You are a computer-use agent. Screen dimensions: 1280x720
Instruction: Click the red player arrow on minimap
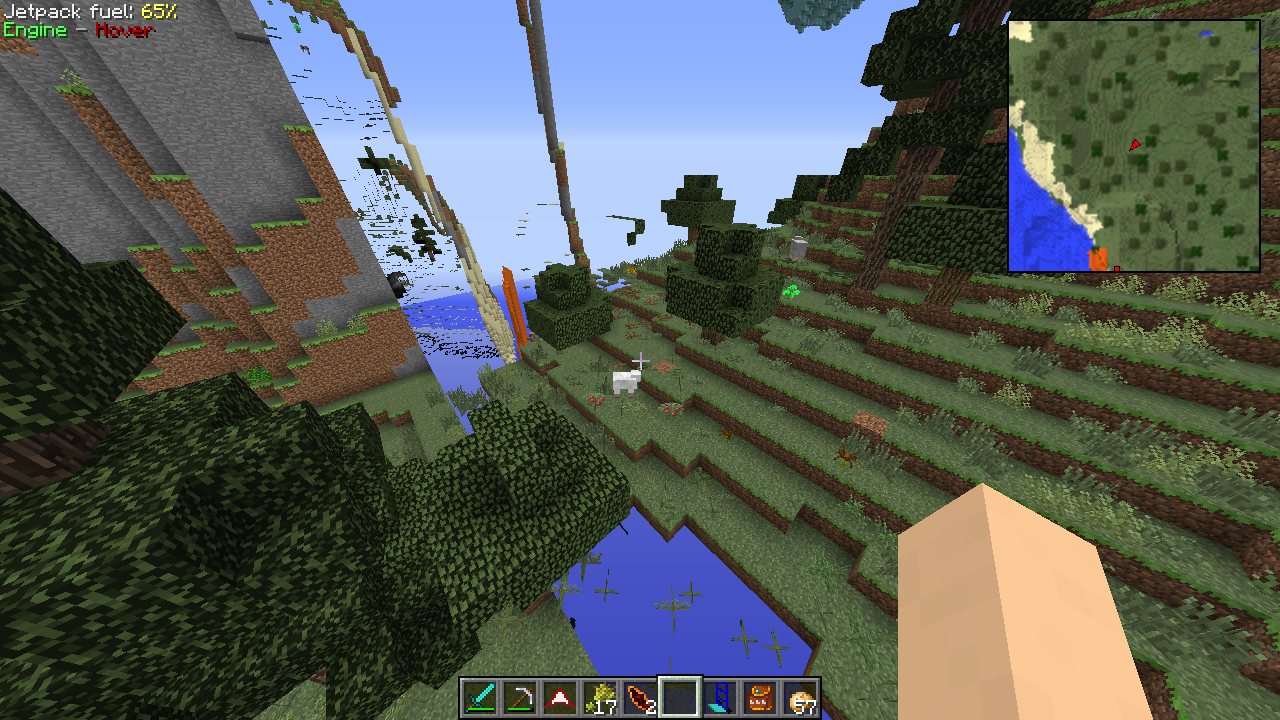(1135, 145)
